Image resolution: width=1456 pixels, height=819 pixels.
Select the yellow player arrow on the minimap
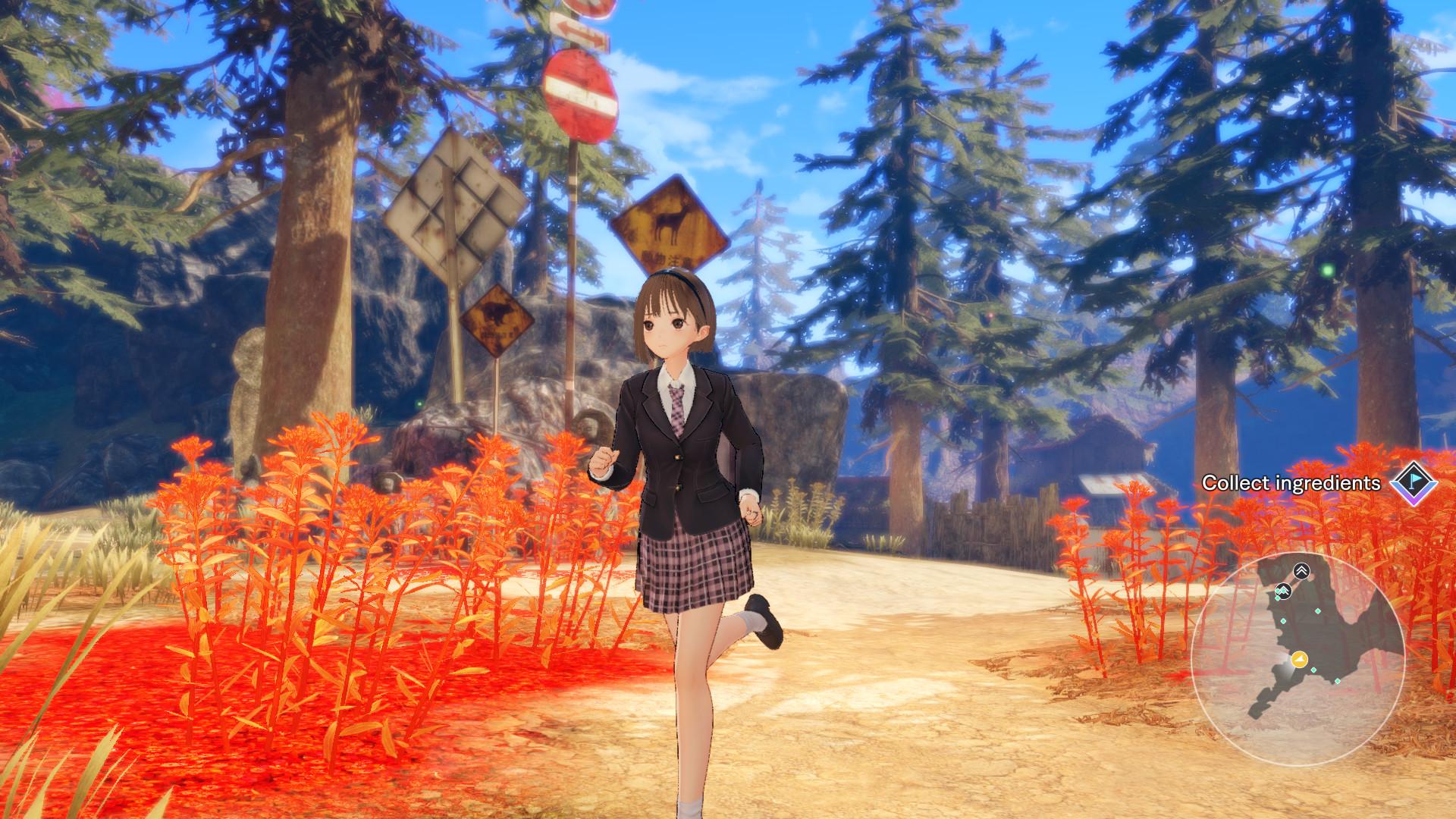1299,658
